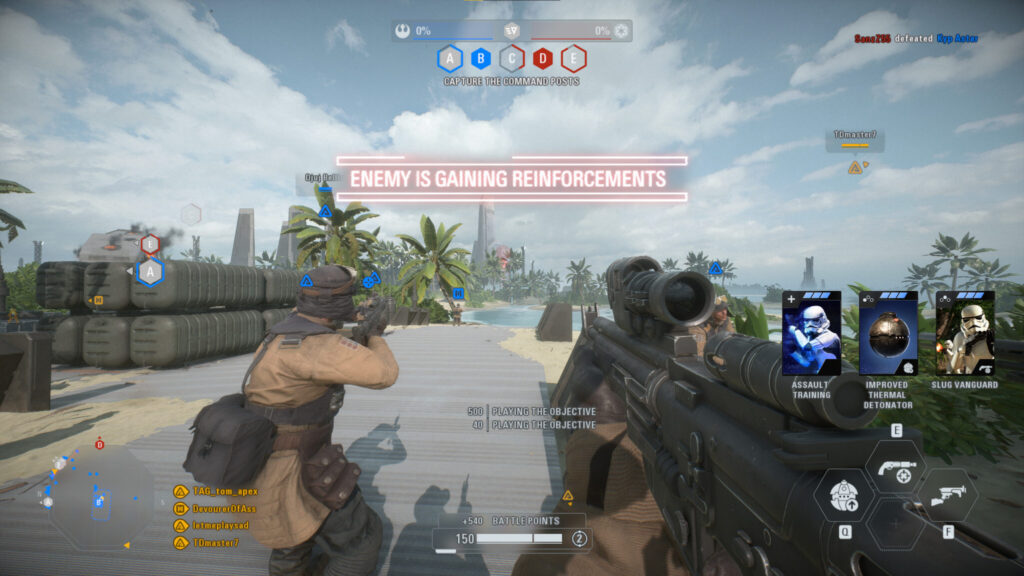Image resolution: width=1024 pixels, height=576 pixels.
Task: Click the Galactic Empire team emblem
Action: (621, 30)
